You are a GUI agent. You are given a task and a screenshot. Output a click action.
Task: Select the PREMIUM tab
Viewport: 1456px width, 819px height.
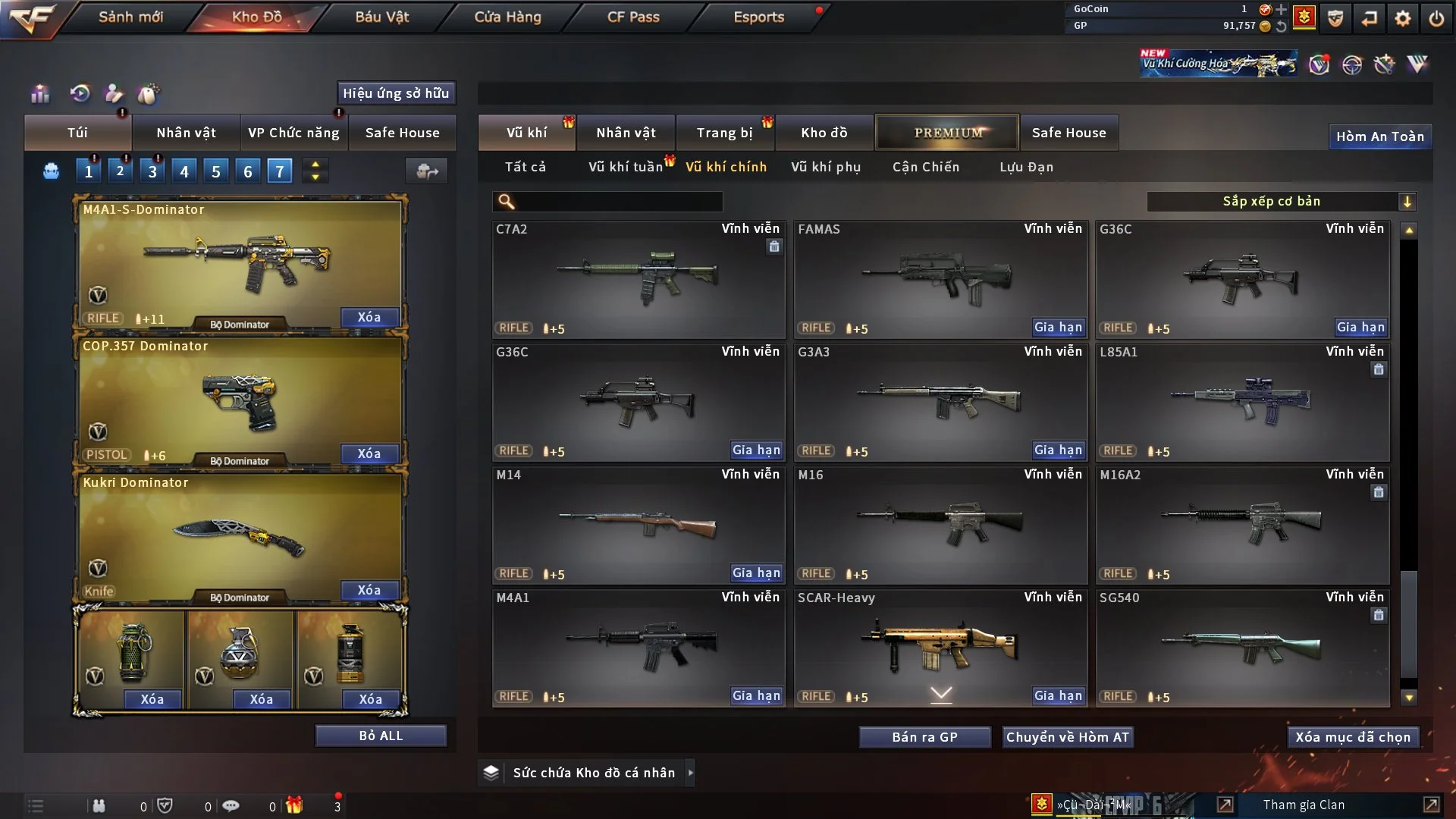947,133
